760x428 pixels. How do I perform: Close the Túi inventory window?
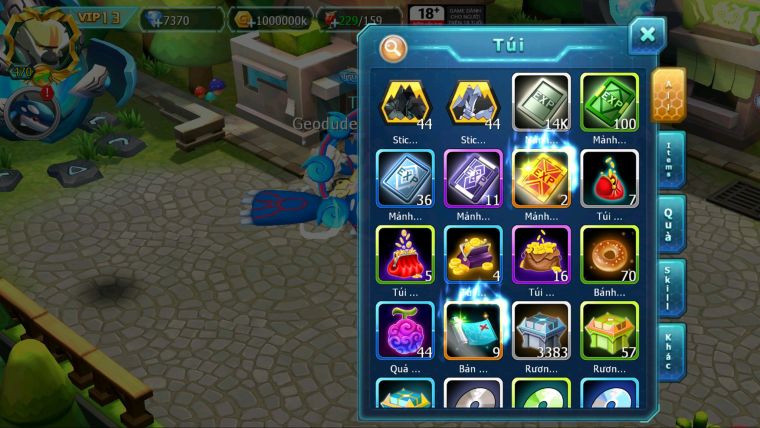[x=647, y=36]
